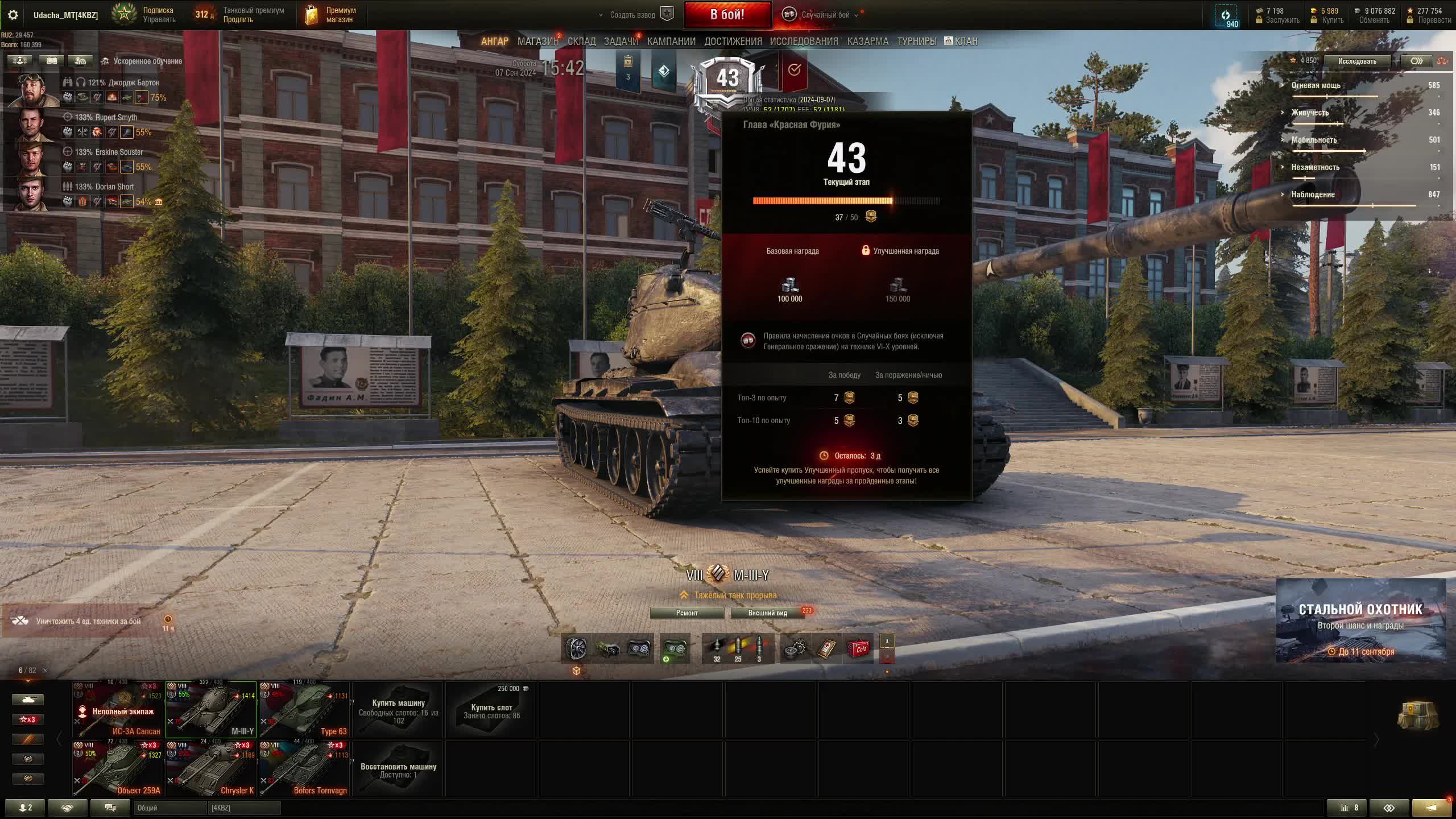Image resolution: width=1456 pixels, height=819 pixels.
Task: Select commander Джордж Бартон crew member
Action: 34,90
